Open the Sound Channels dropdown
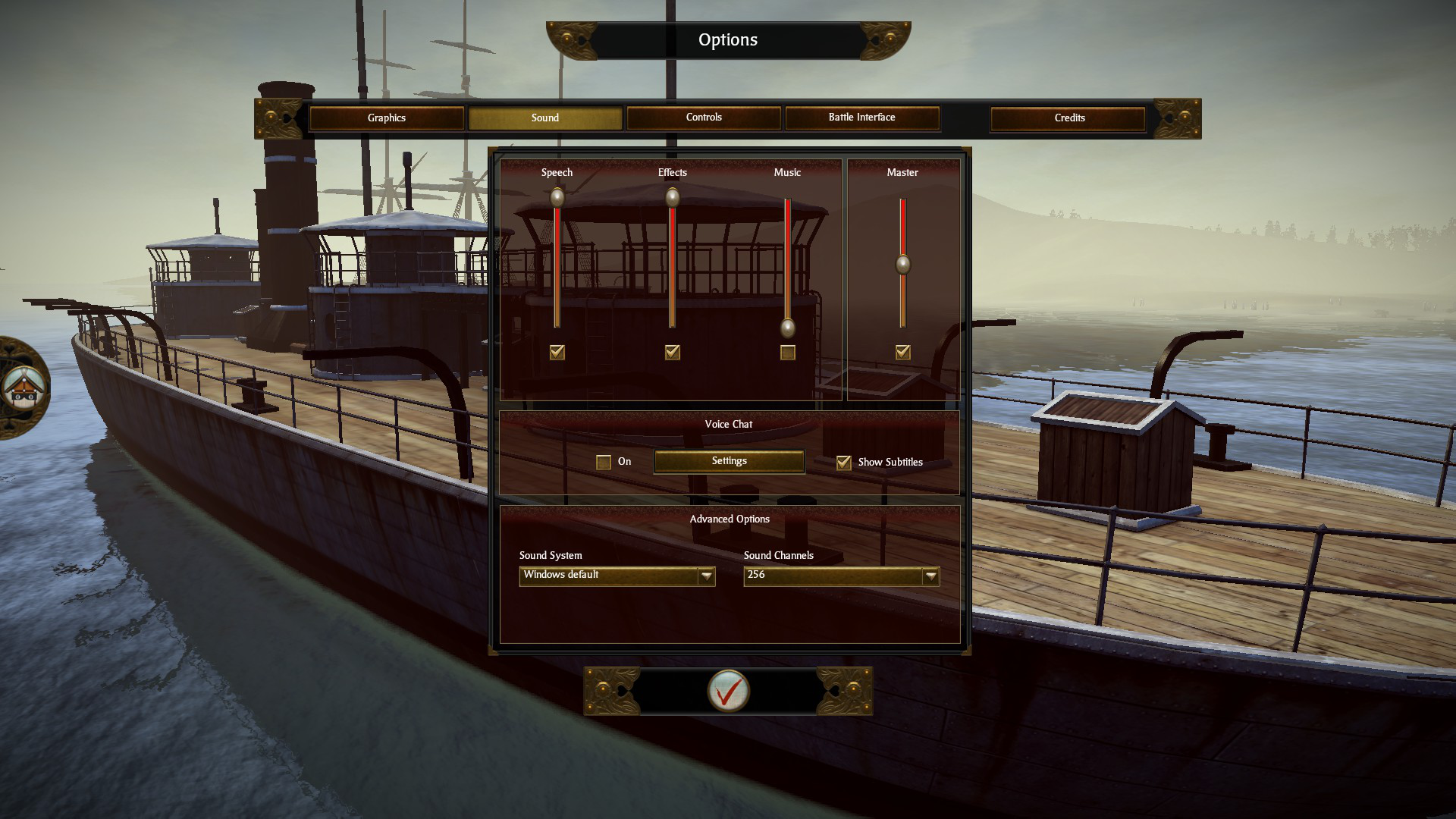Screen dimensions: 1456x819 (930, 576)
